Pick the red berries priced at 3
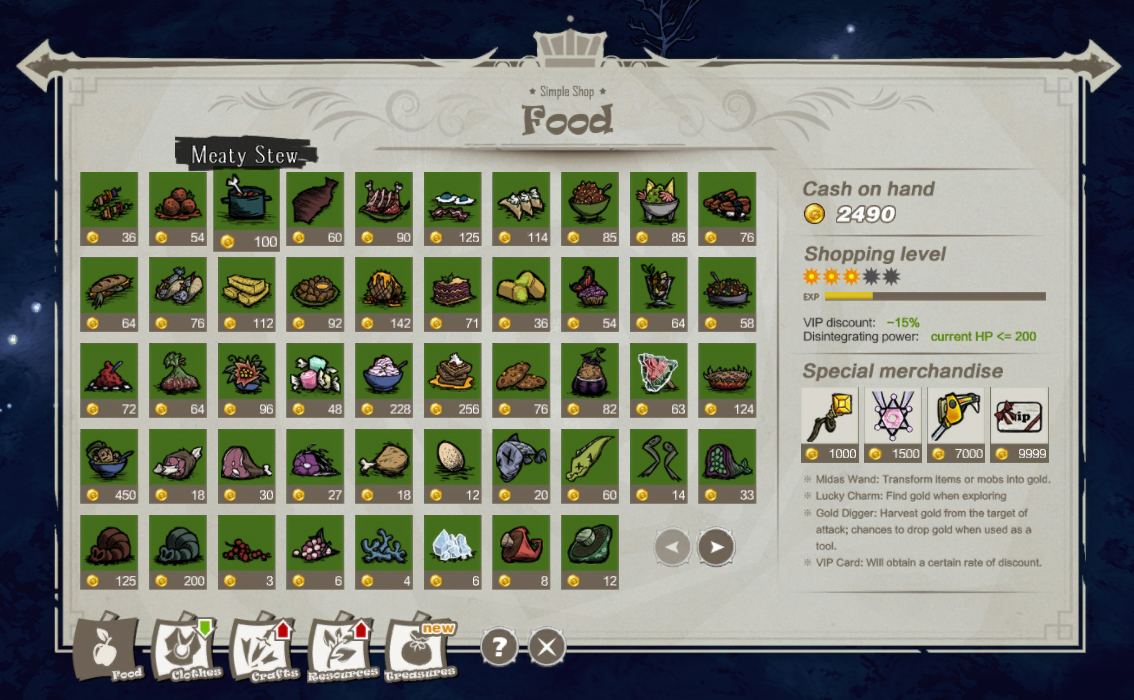Viewport: 1134px width, 700px height. pos(246,552)
